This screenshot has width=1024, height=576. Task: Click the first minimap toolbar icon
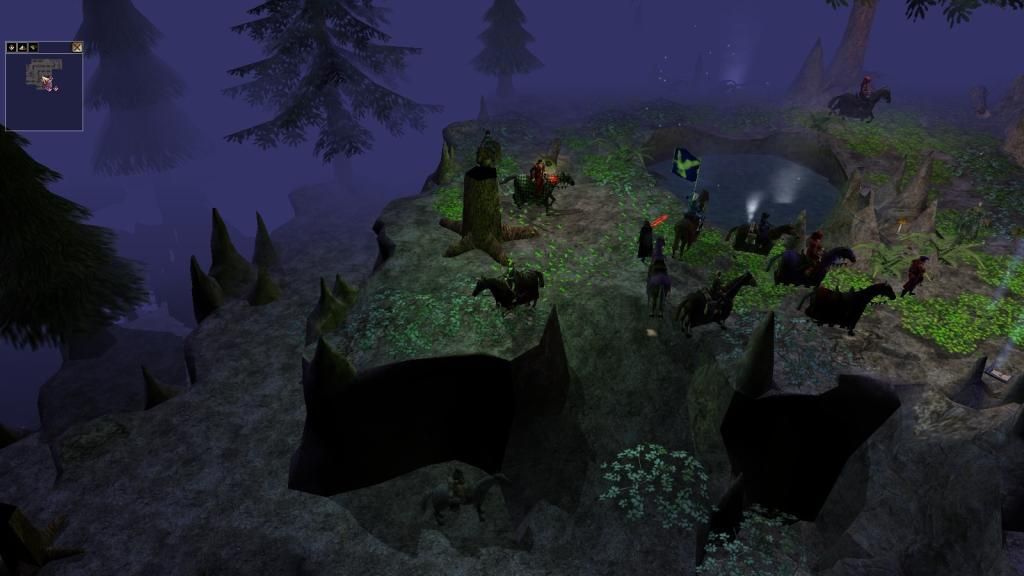point(11,47)
